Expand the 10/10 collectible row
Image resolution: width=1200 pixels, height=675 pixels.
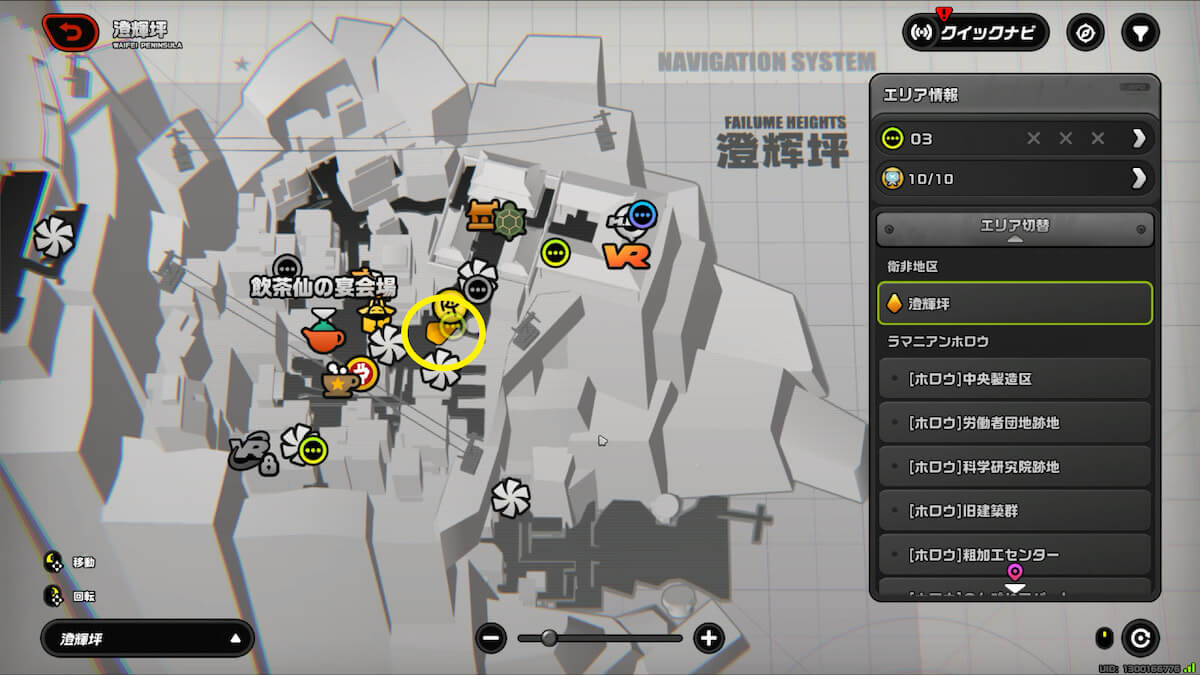[1138, 179]
